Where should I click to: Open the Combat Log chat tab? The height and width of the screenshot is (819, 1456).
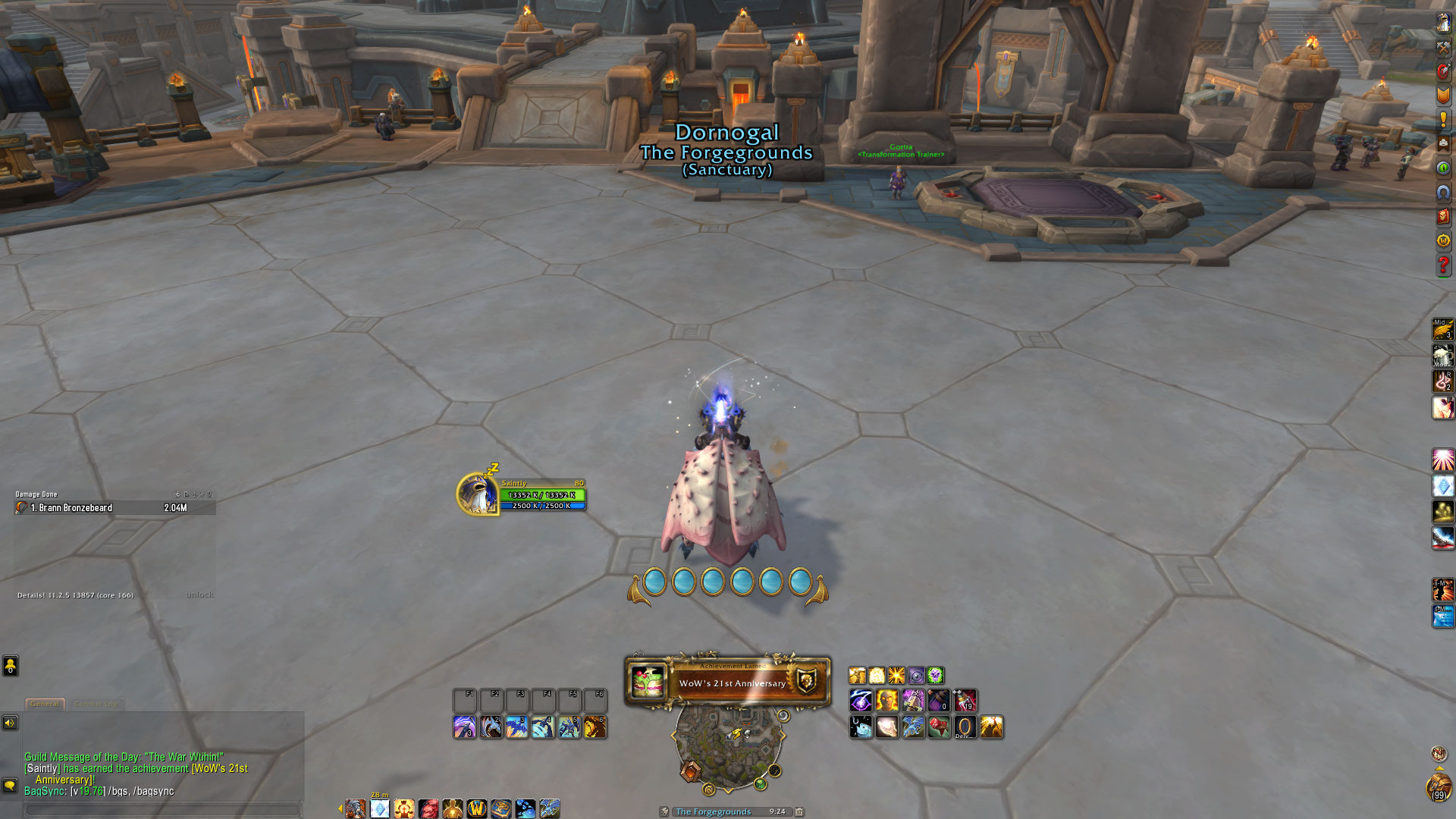coord(96,704)
